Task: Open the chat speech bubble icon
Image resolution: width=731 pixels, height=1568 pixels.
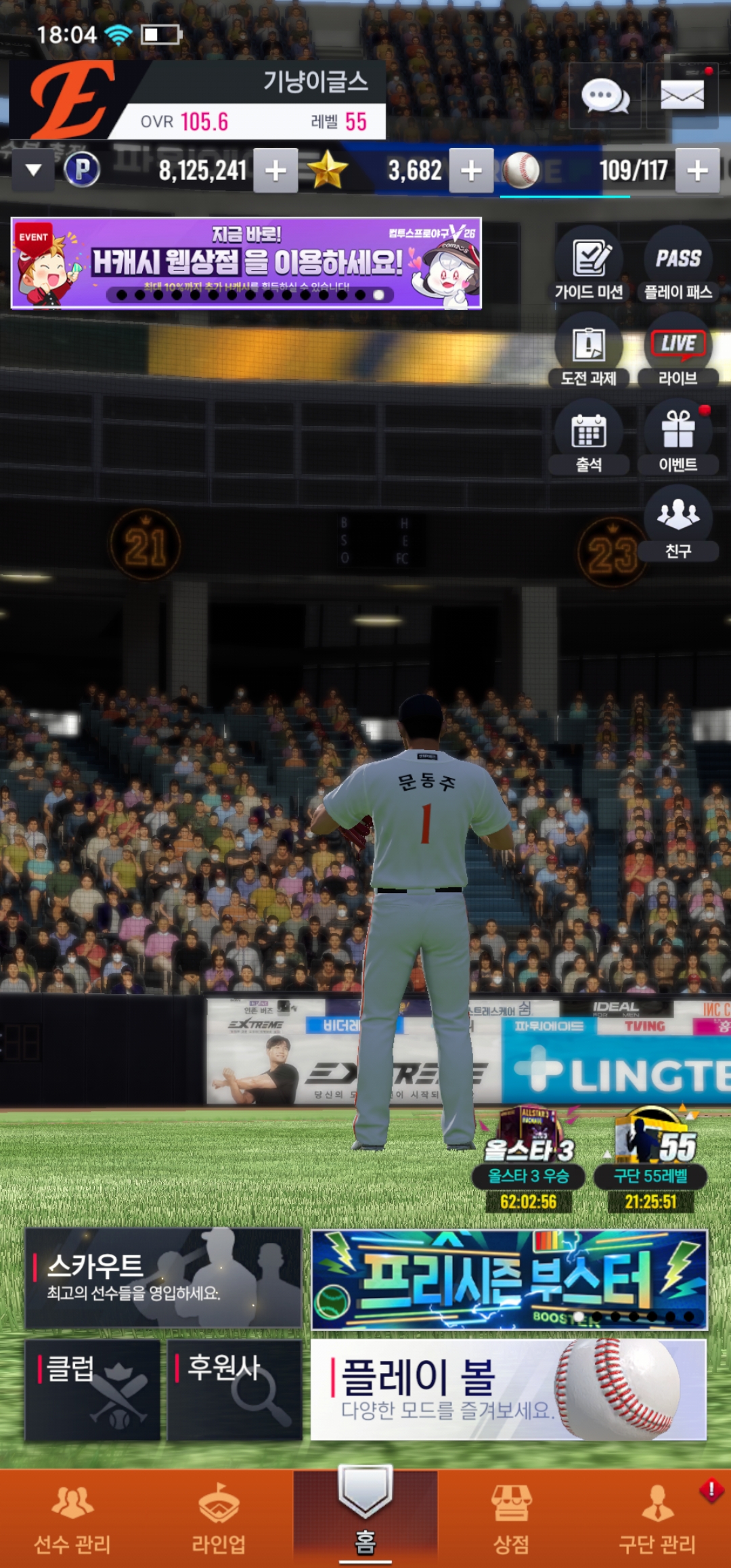Action: click(x=605, y=96)
